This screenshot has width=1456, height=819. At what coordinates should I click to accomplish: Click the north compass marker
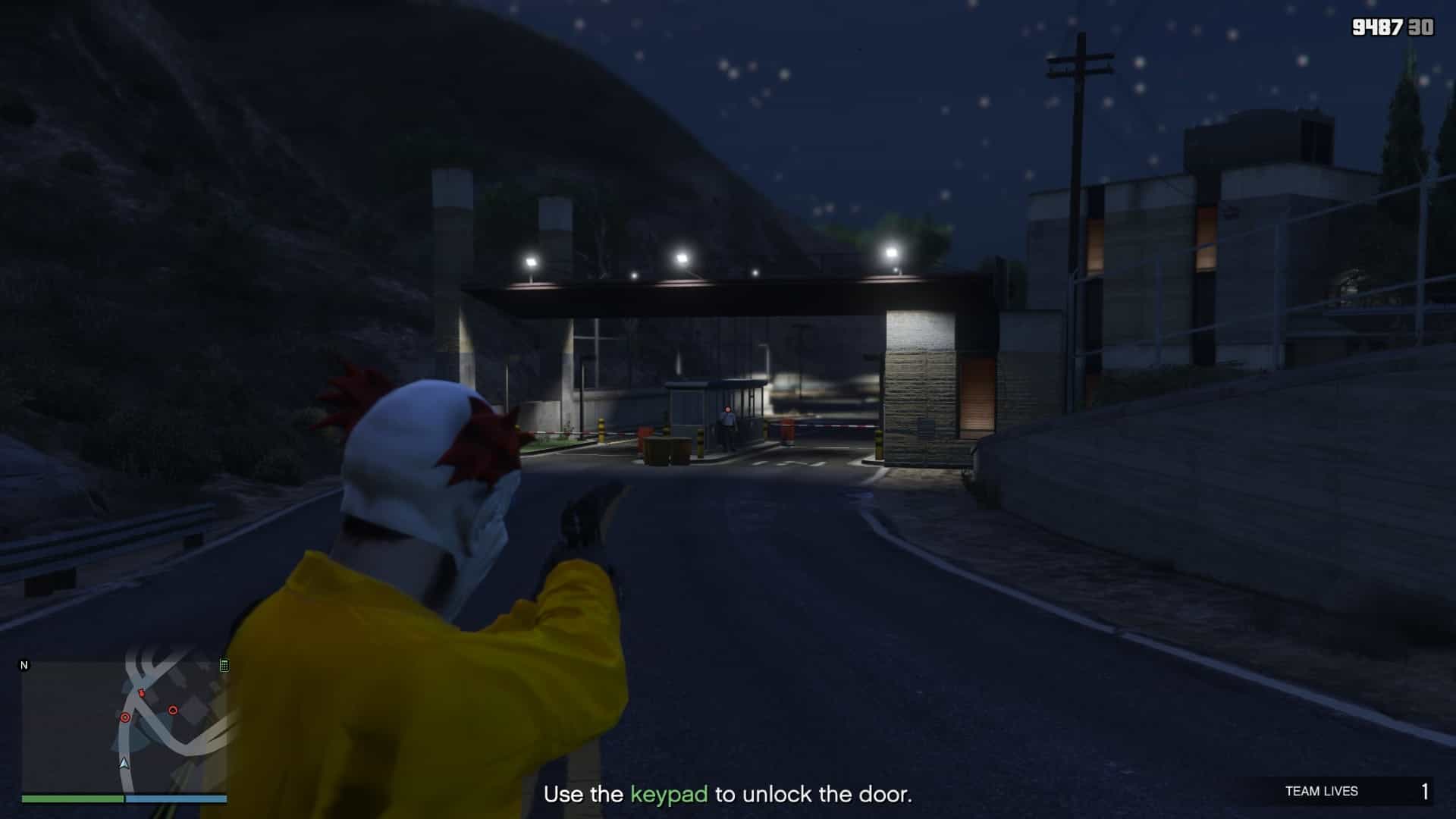tap(24, 665)
